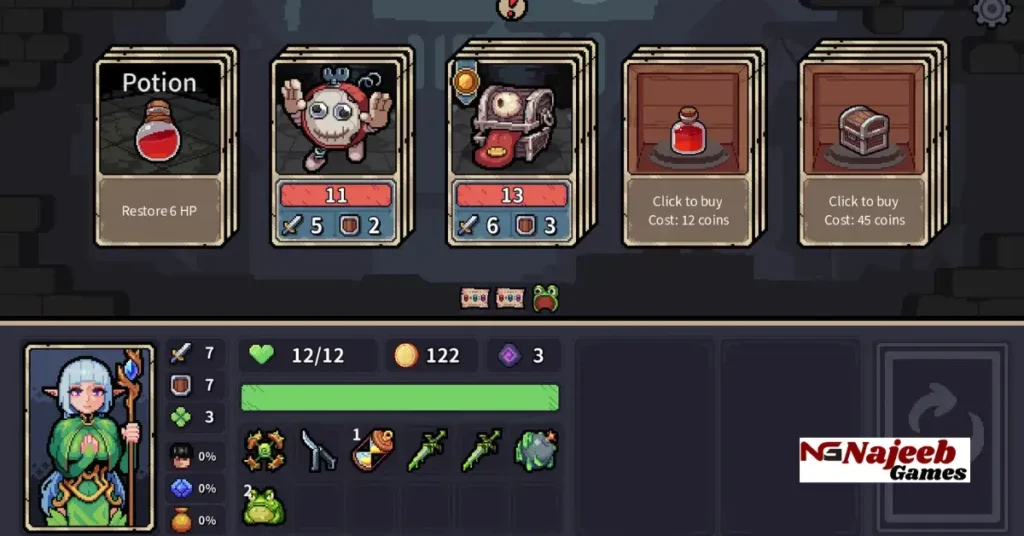Open the Najeeb Games watermark logo
Screen dimensions: 1024x536
884,460
